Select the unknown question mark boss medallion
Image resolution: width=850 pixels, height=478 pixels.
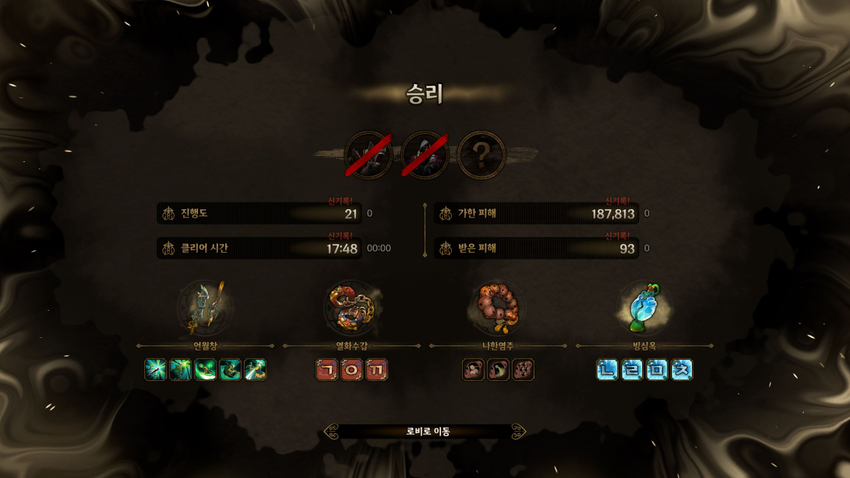(482, 155)
